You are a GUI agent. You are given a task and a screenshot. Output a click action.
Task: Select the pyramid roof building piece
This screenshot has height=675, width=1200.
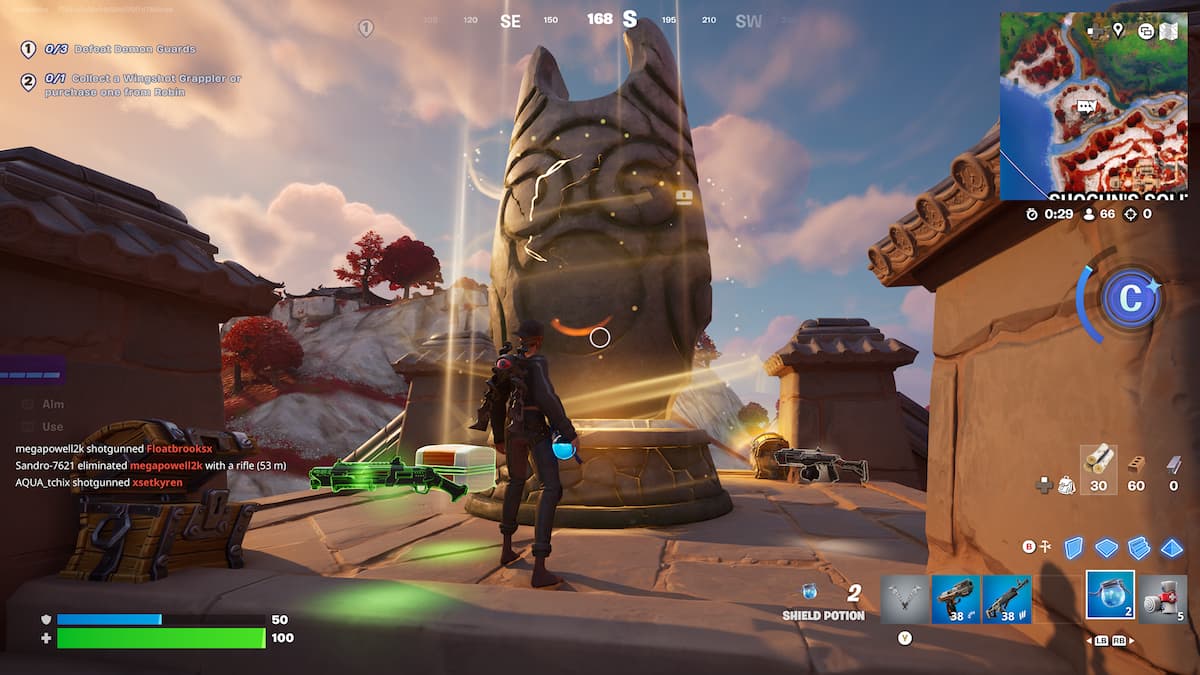pyautogui.click(x=1171, y=547)
